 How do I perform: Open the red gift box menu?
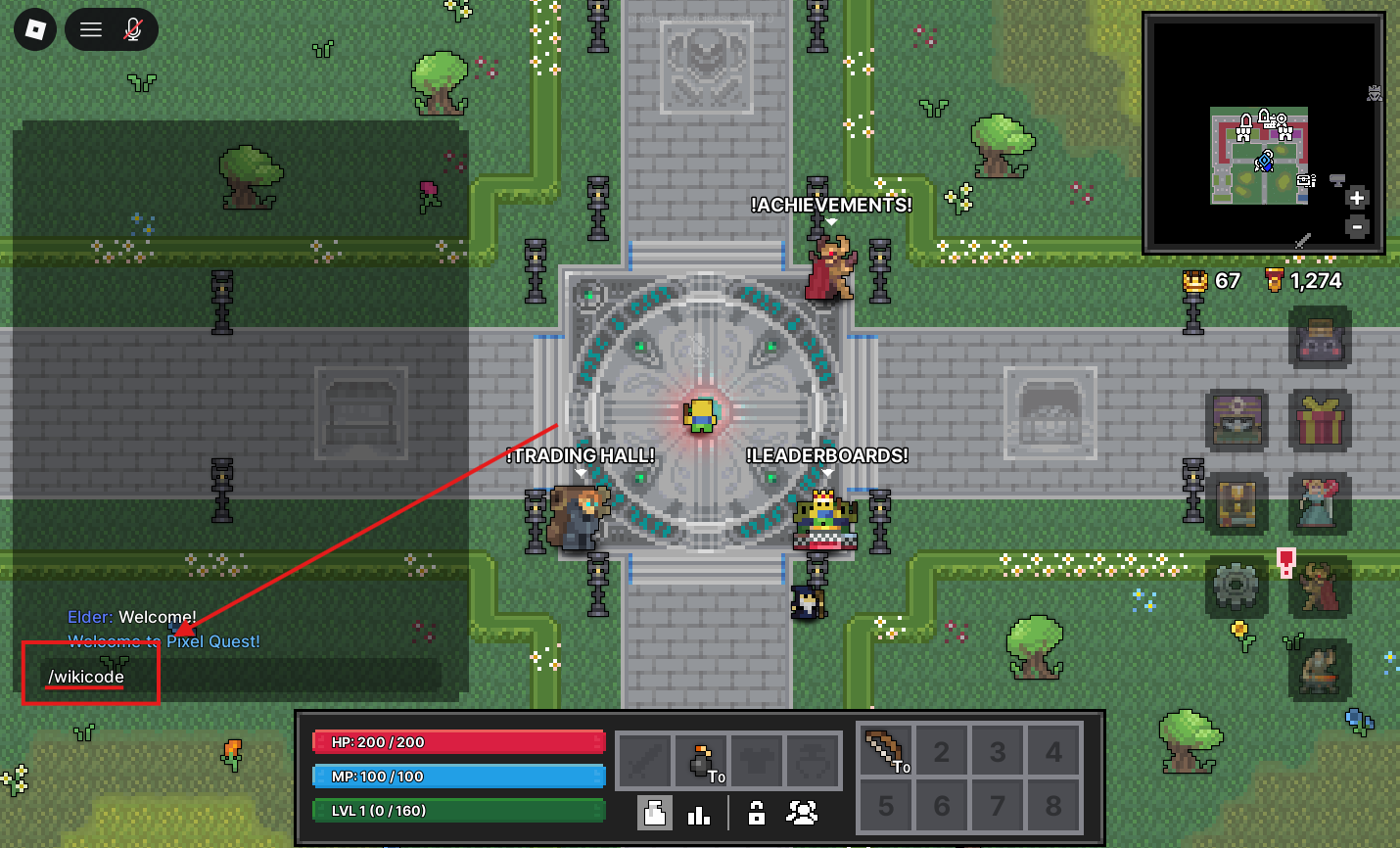tap(1319, 421)
